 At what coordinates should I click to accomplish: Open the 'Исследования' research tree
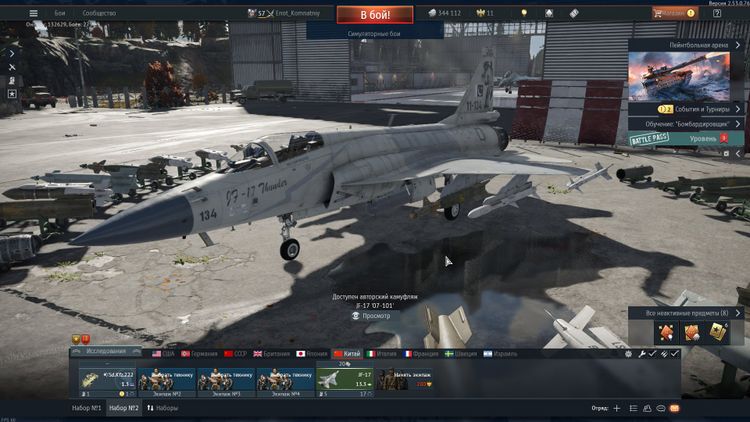click(x=107, y=353)
